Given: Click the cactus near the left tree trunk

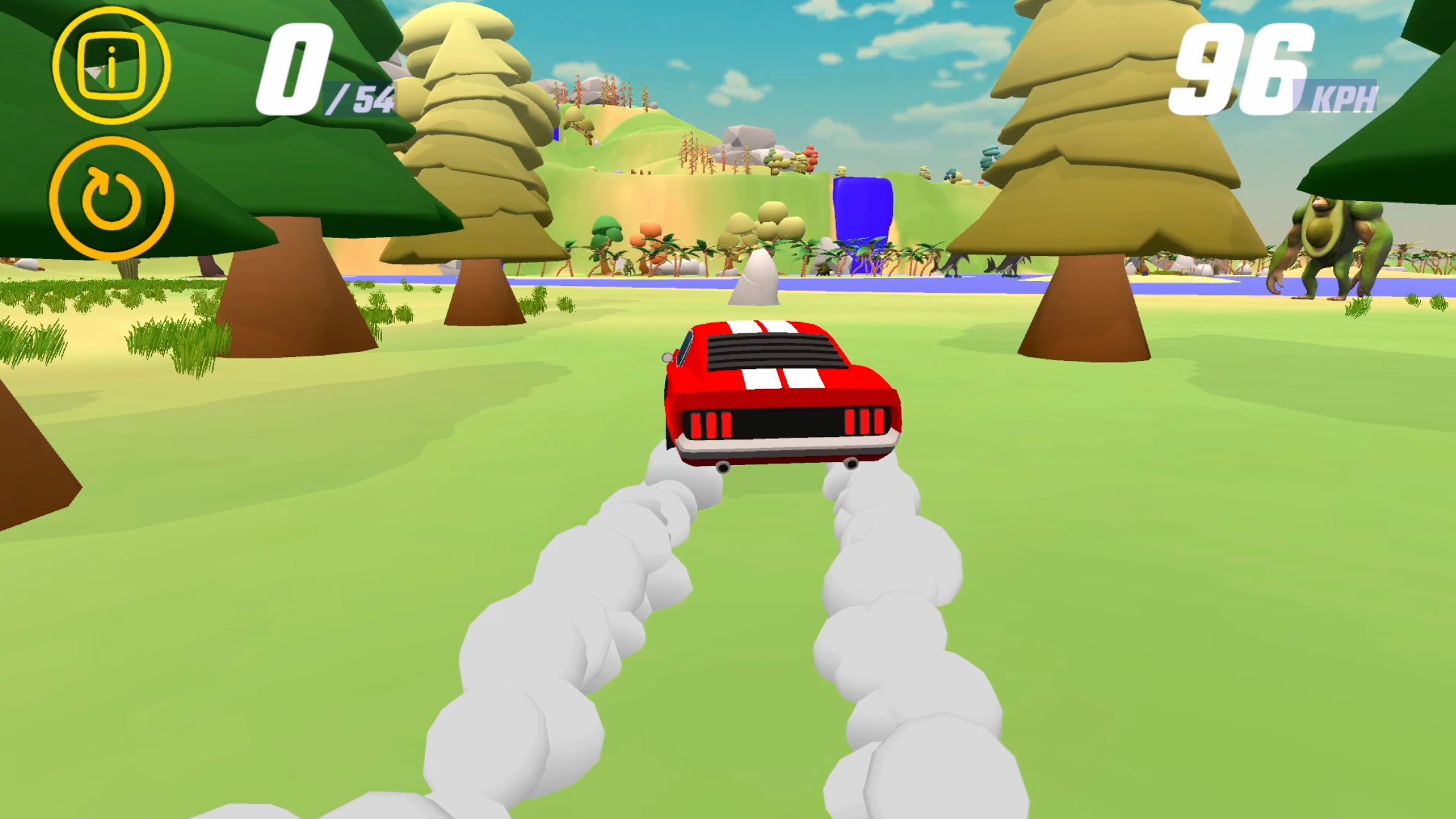Looking at the screenshot, I should click(x=127, y=269).
